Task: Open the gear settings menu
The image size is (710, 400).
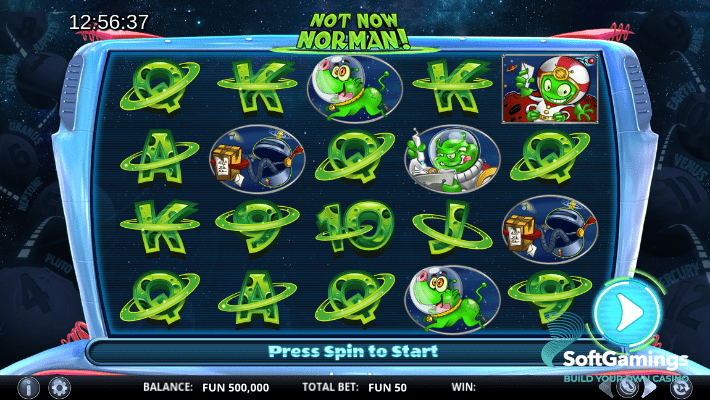Action: (x=60, y=386)
